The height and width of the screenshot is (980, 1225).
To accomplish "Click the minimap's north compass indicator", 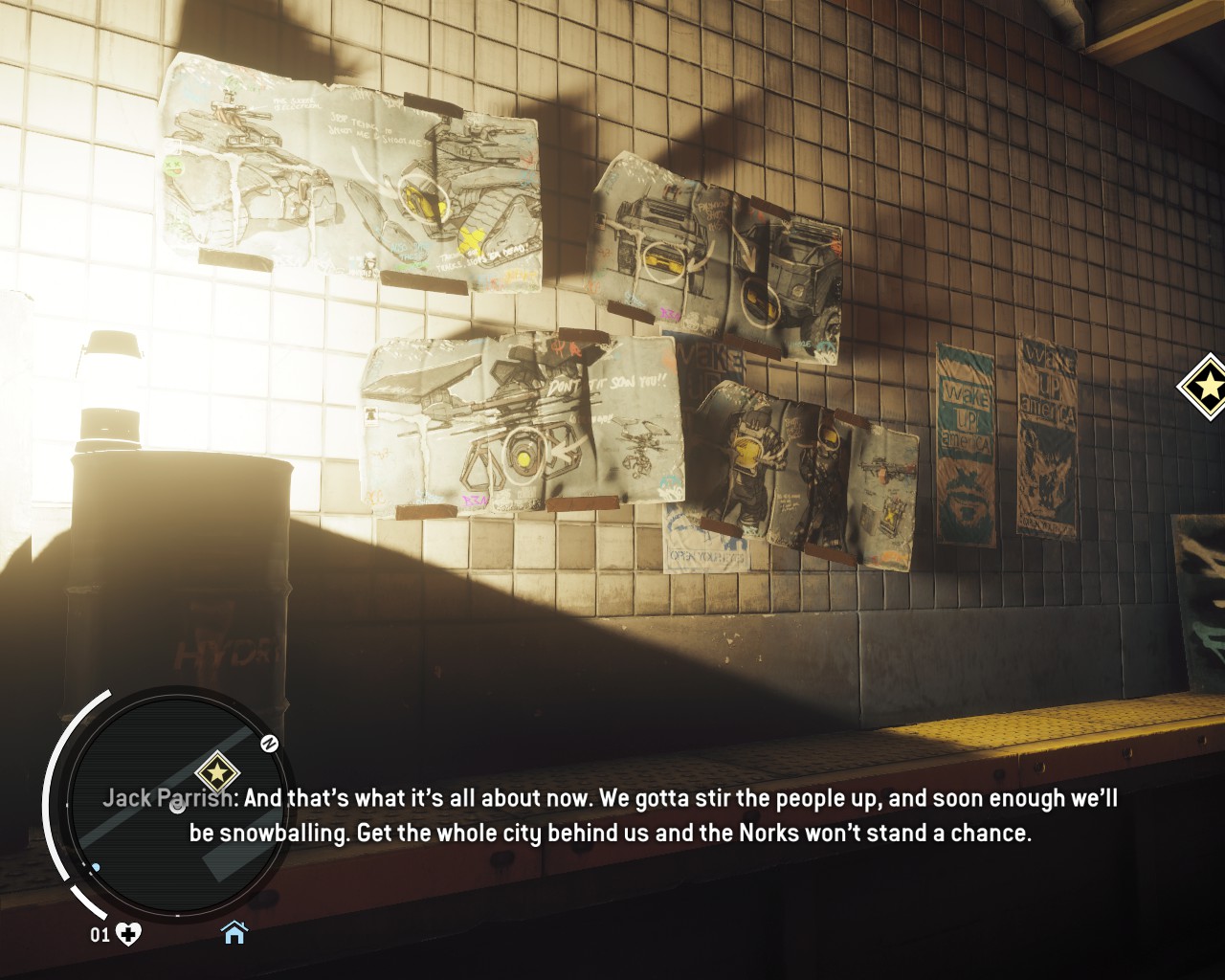I will point(270,743).
